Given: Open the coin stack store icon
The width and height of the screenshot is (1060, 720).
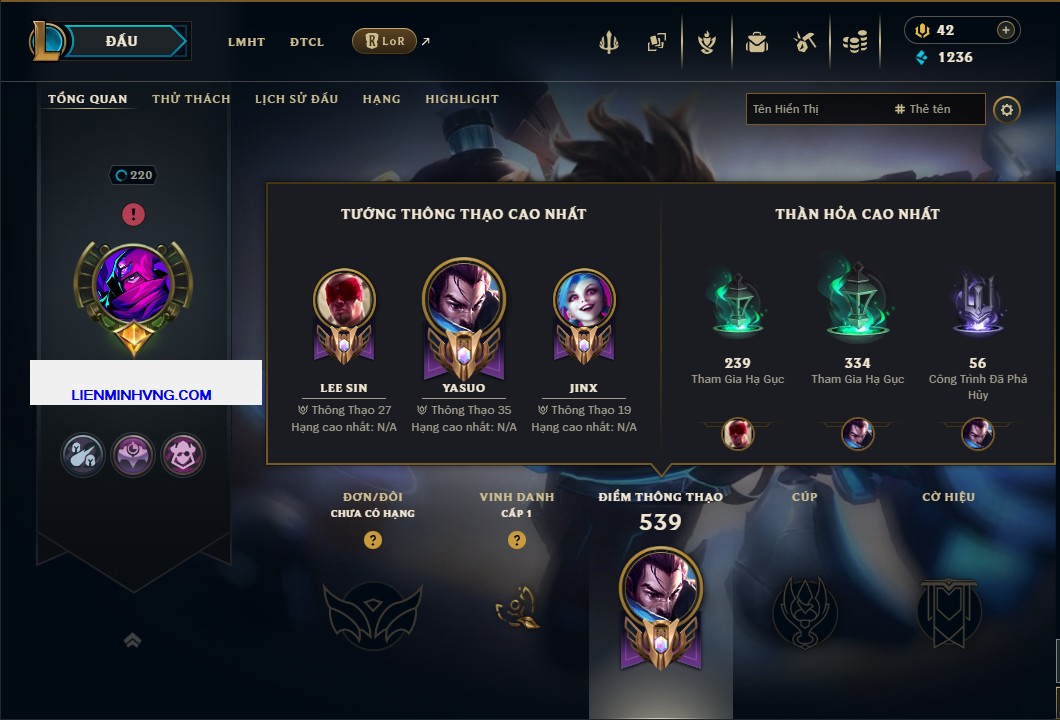Looking at the screenshot, I should [854, 42].
